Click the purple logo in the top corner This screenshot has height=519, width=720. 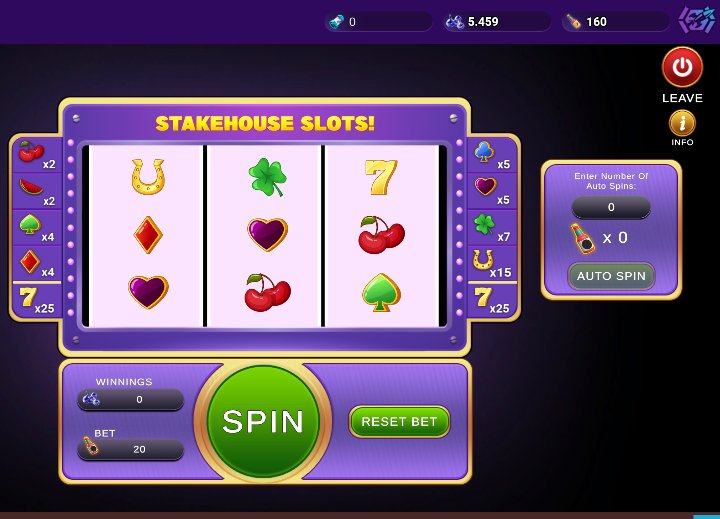(x=696, y=20)
